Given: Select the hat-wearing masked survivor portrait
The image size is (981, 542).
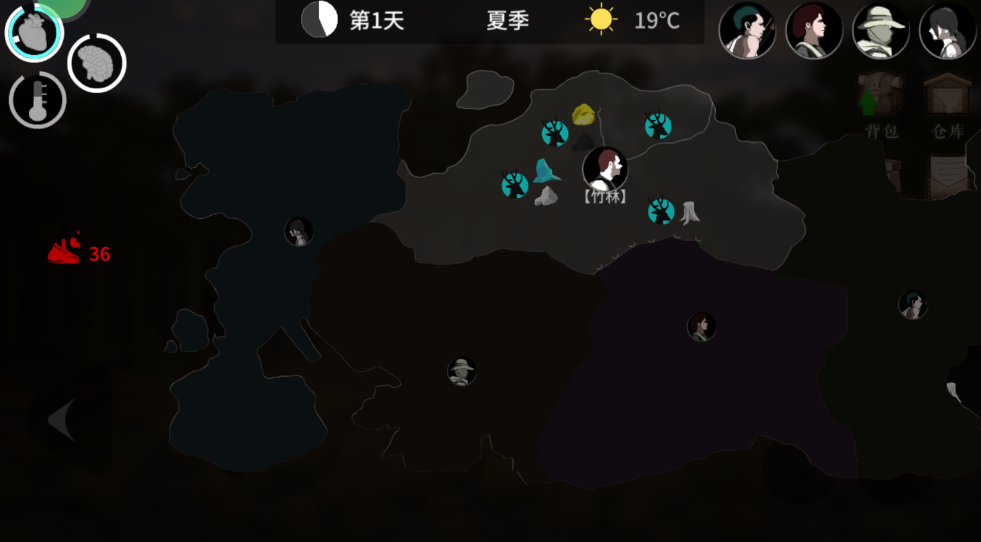Looking at the screenshot, I should 880,29.
